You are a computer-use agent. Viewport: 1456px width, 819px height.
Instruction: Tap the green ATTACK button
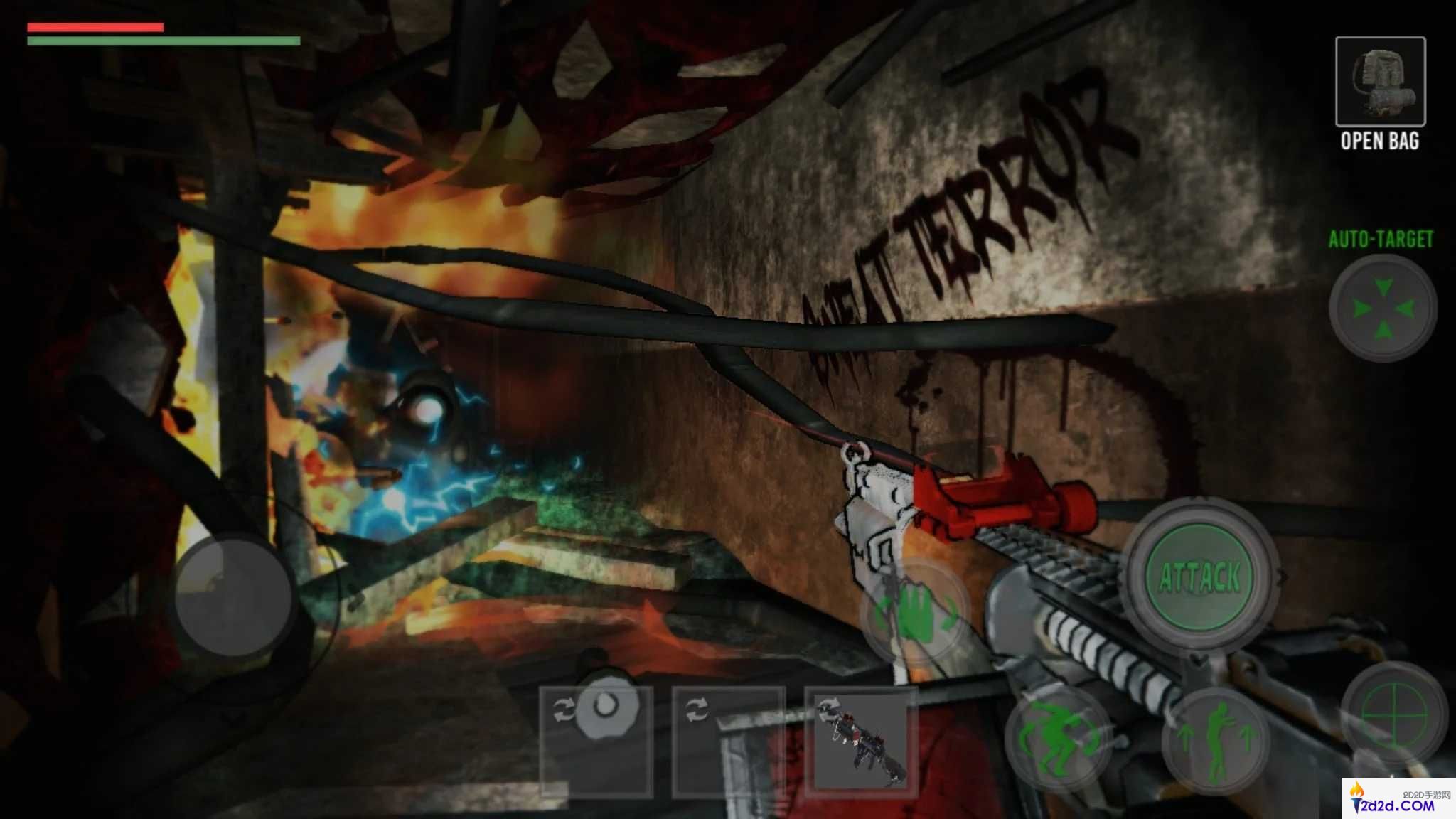point(1200,576)
